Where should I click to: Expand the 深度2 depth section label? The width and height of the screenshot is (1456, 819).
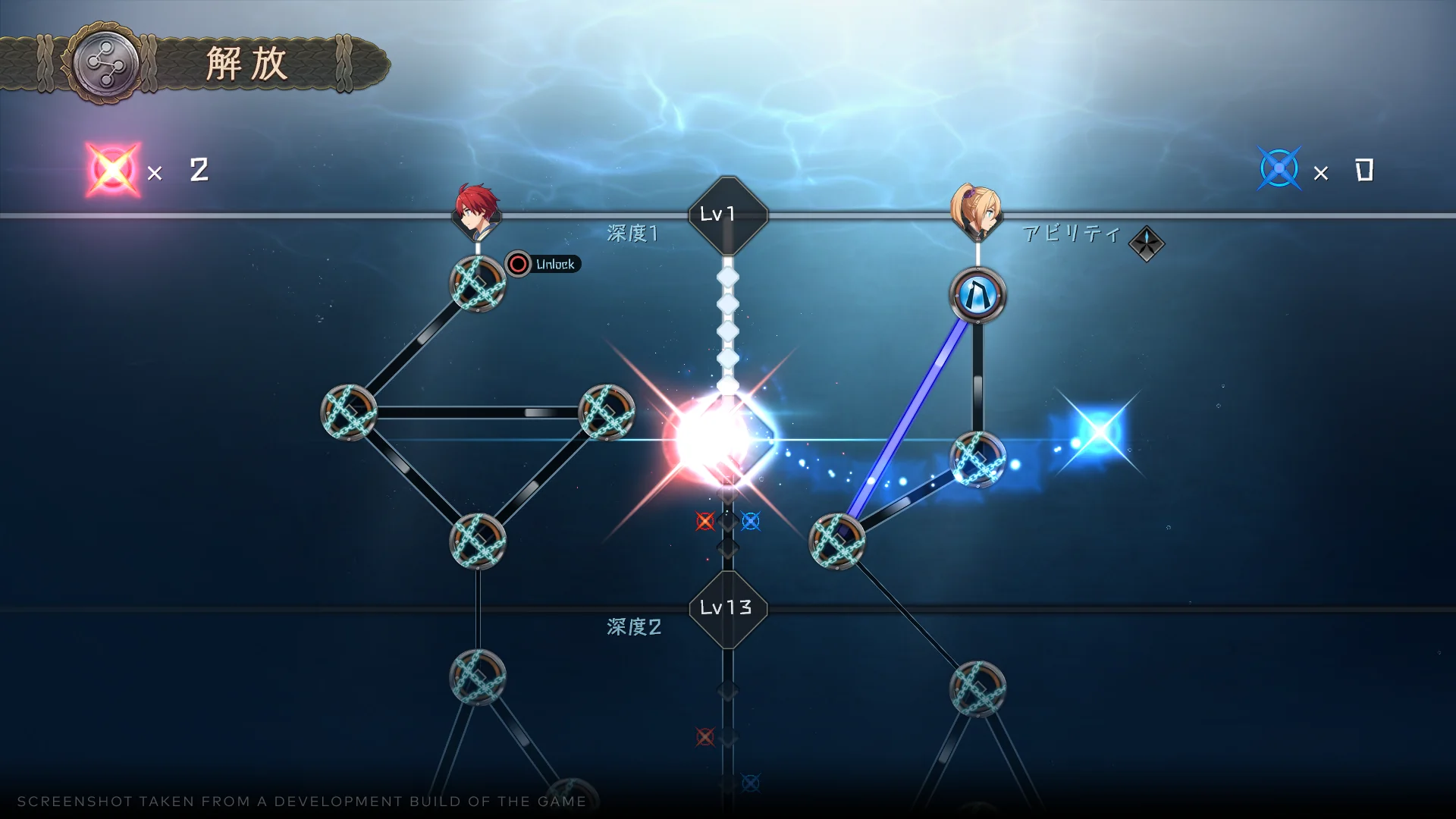[x=634, y=629]
